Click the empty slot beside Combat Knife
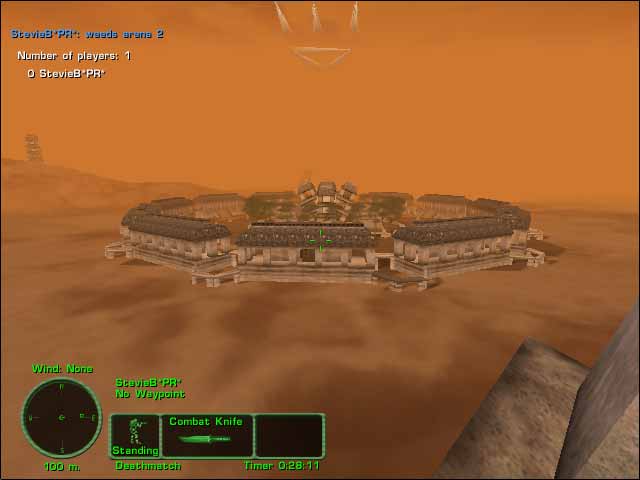Image resolution: width=640 pixels, height=480 pixels. click(289, 436)
